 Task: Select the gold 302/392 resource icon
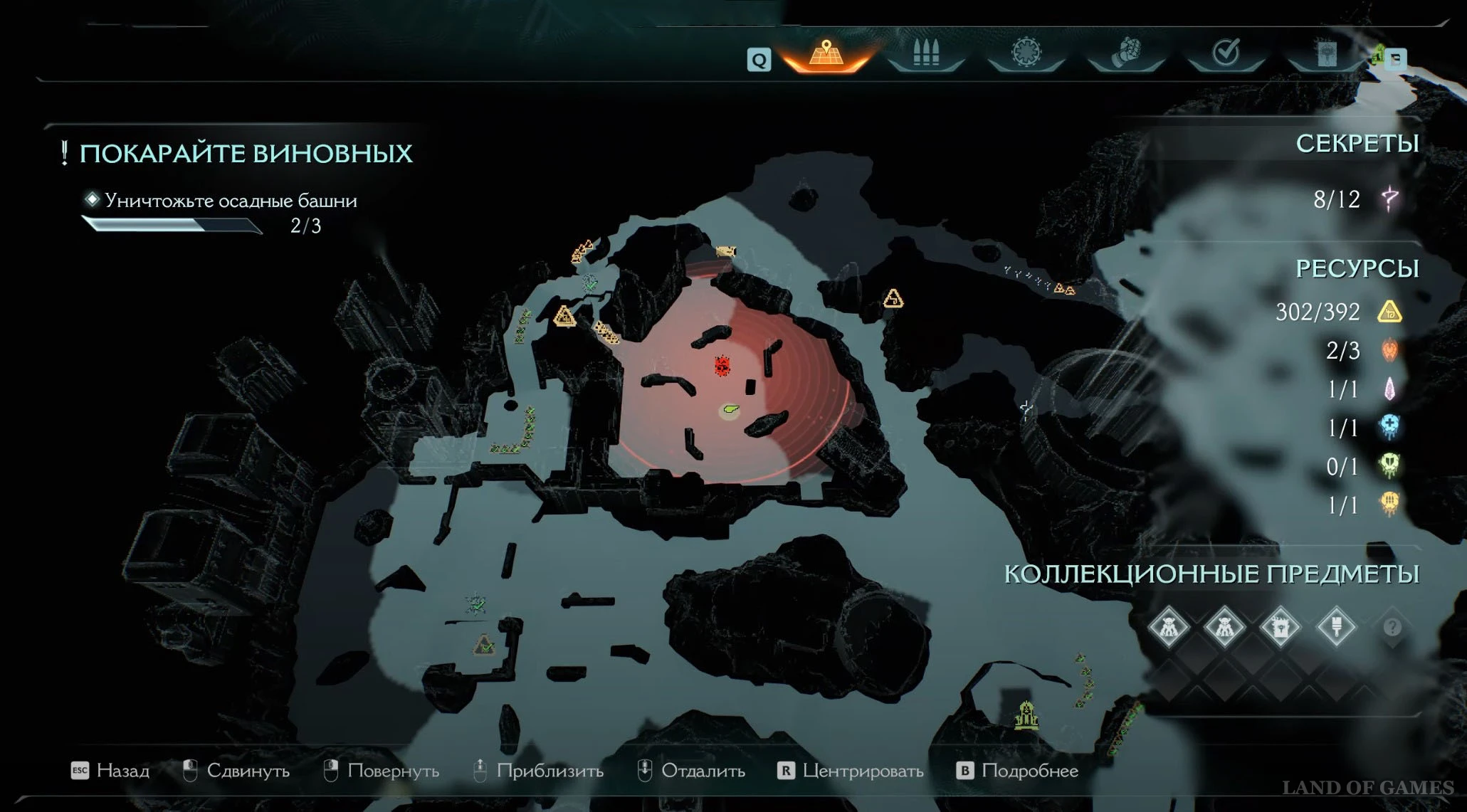(x=1389, y=312)
